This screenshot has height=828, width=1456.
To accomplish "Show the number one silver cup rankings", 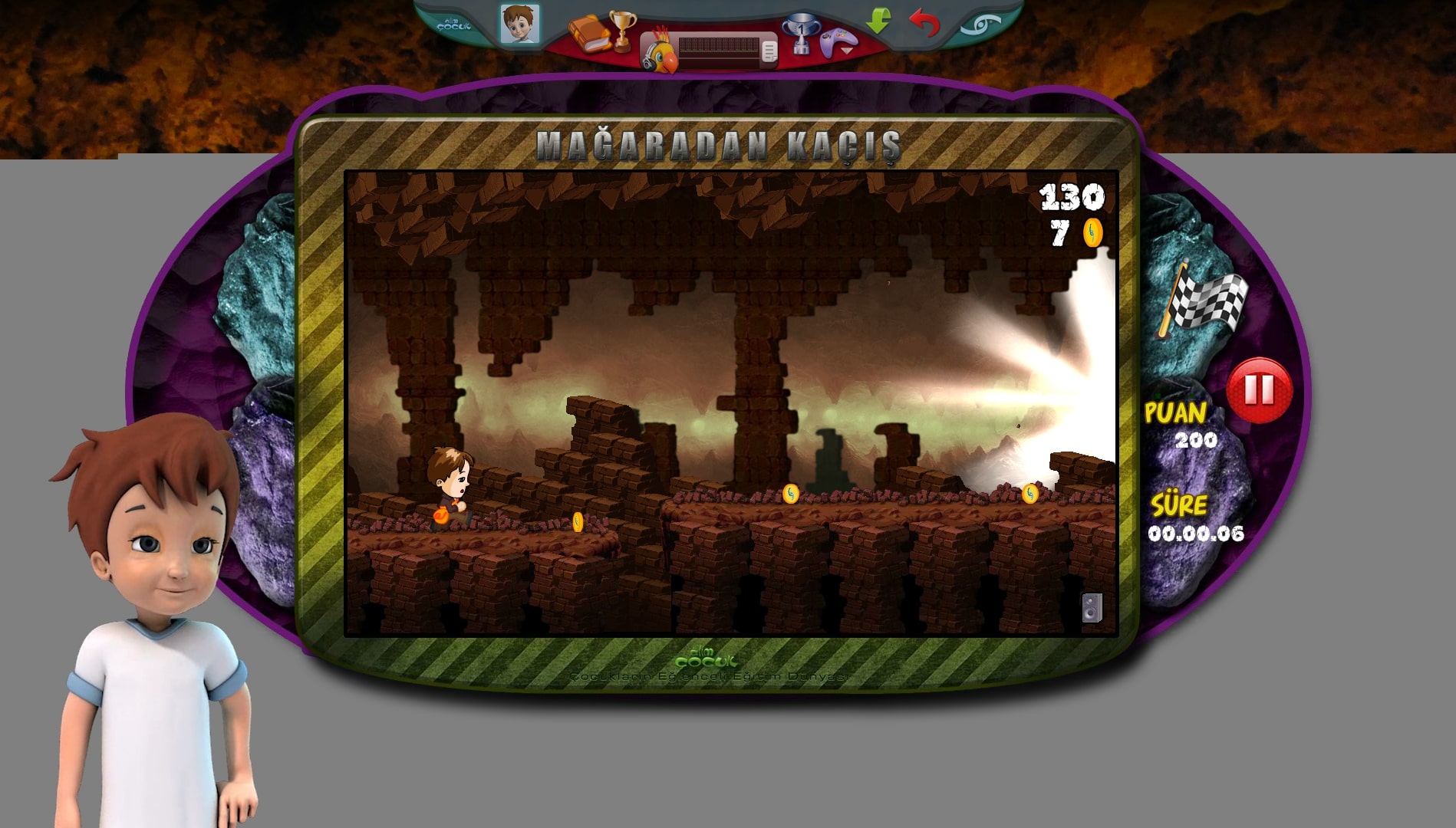I will 800,34.
